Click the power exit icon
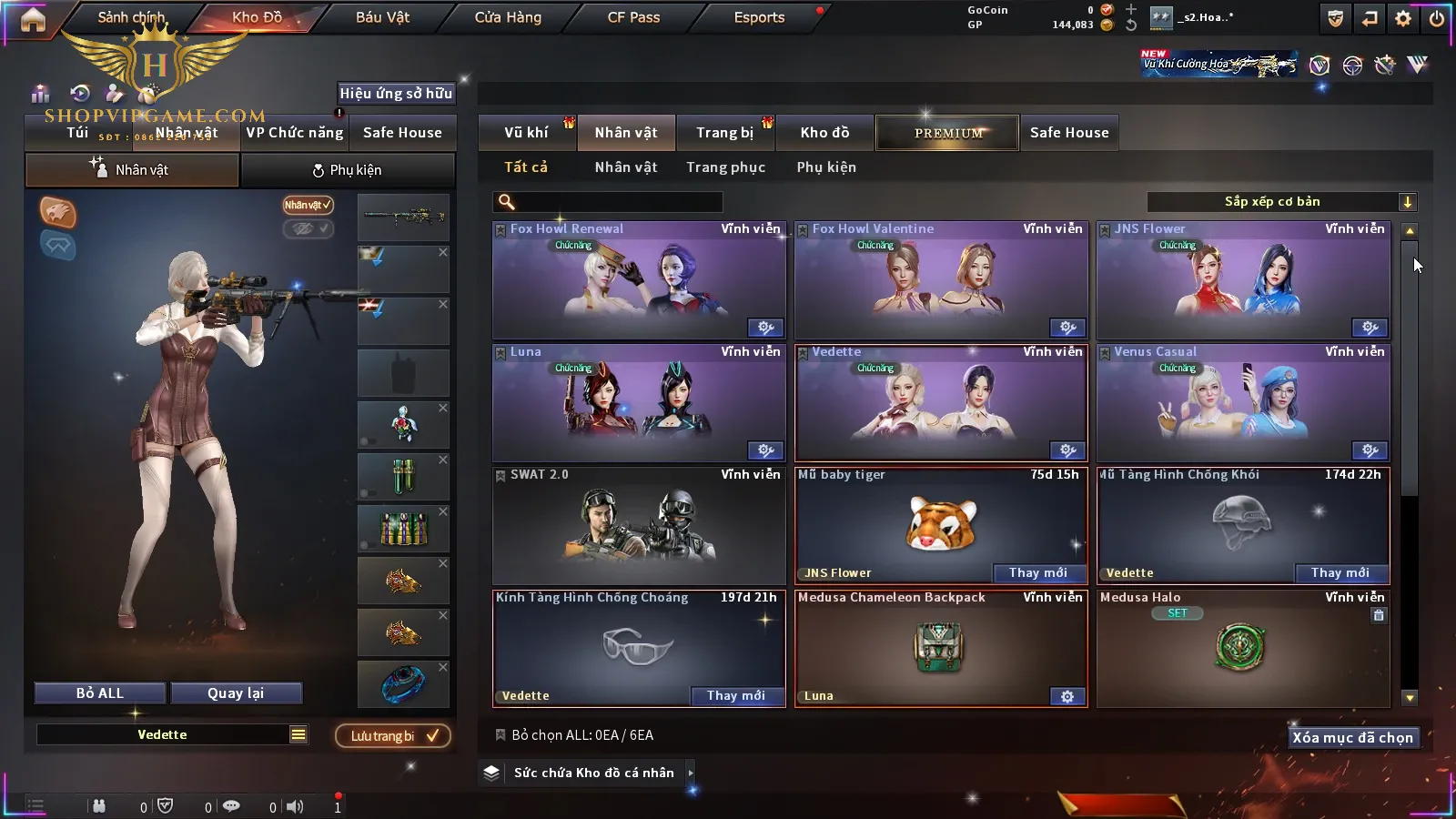This screenshot has width=1456, height=819. pyautogui.click(x=1437, y=18)
